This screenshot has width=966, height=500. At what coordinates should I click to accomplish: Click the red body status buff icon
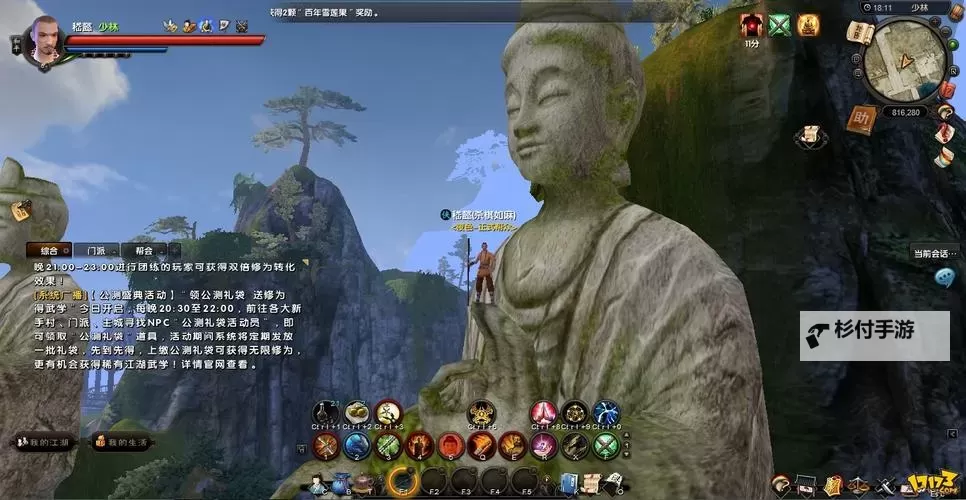coord(751,25)
